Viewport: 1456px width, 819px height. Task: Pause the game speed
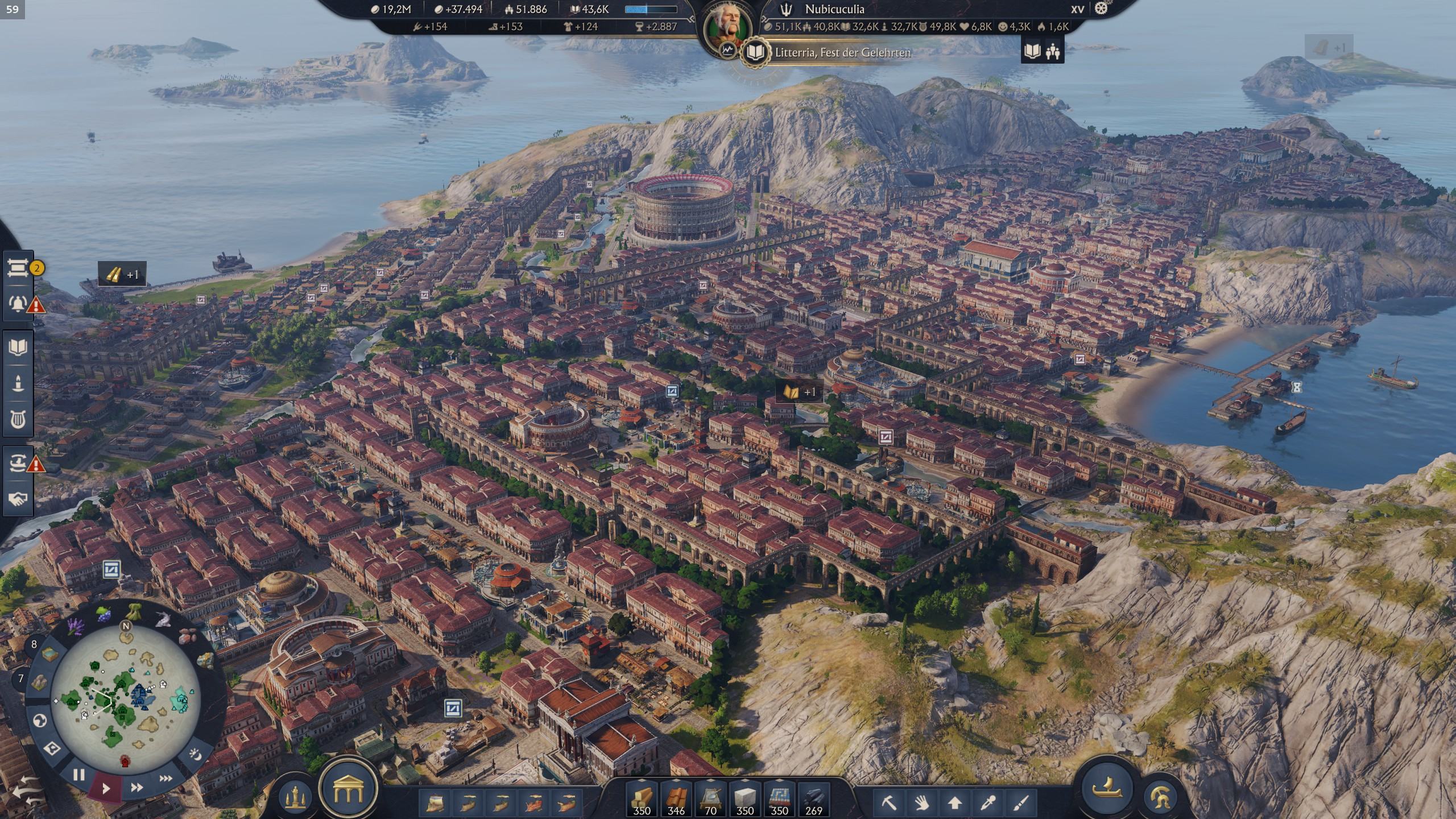click(x=79, y=775)
